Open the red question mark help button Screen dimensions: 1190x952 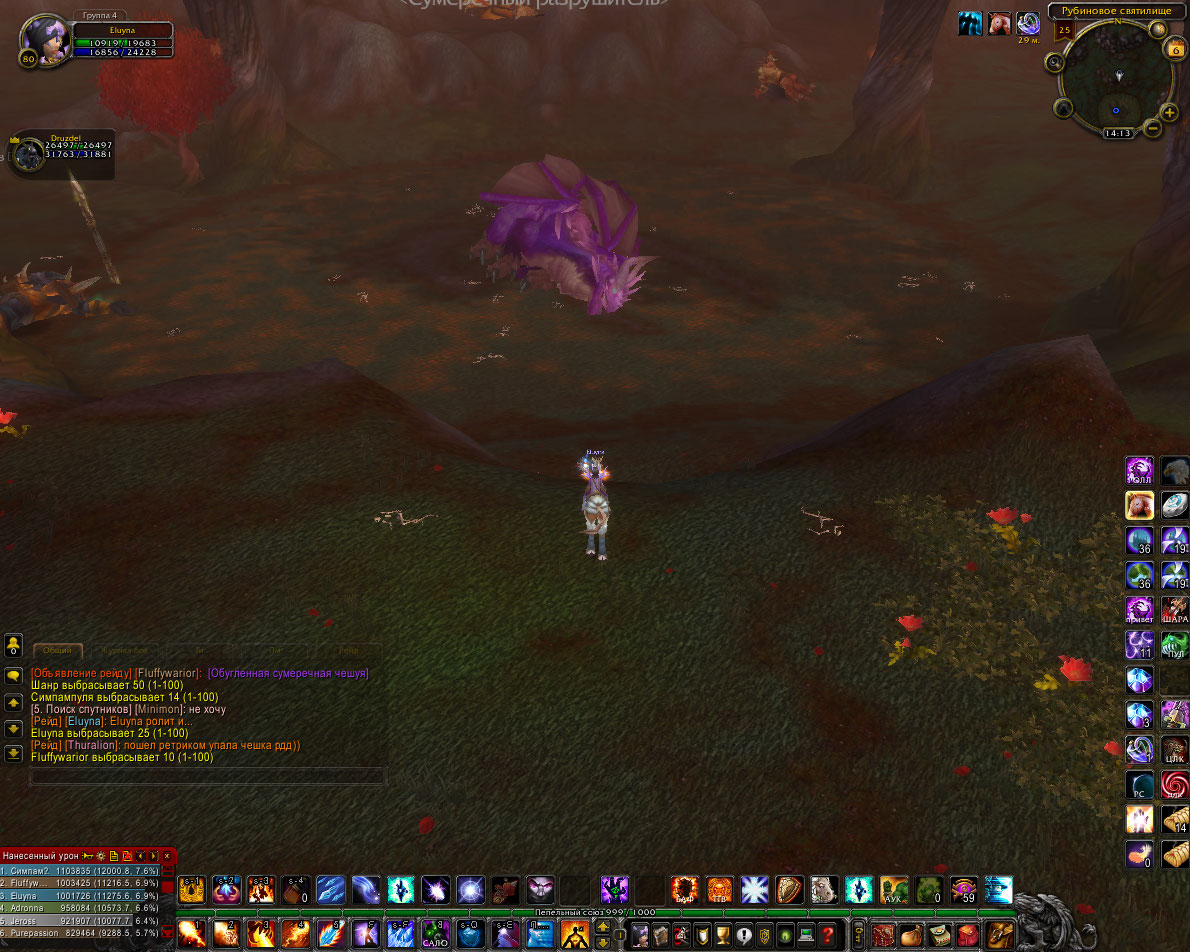coord(827,936)
